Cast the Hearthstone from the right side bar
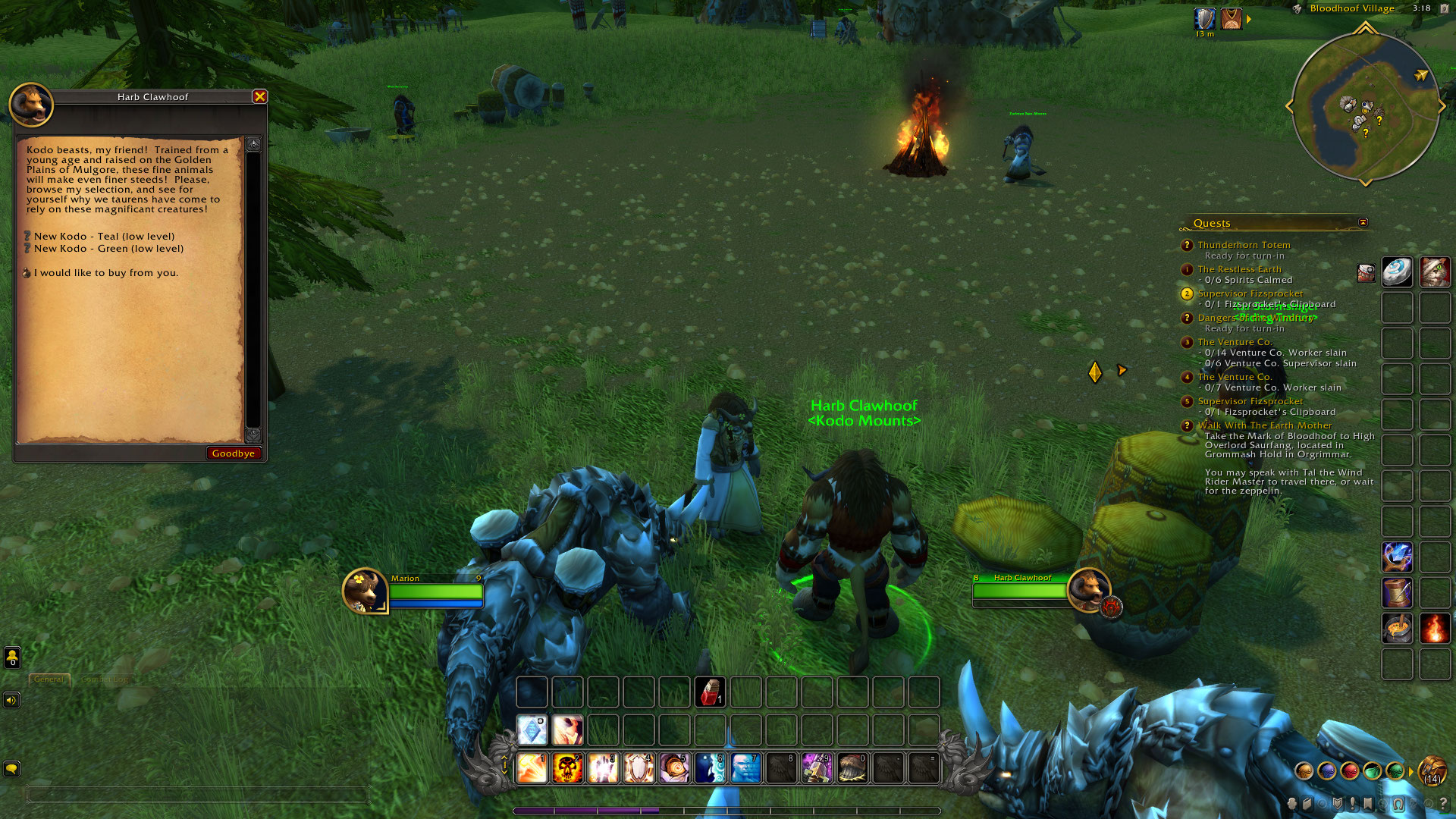The height and width of the screenshot is (819, 1456). [1398, 271]
